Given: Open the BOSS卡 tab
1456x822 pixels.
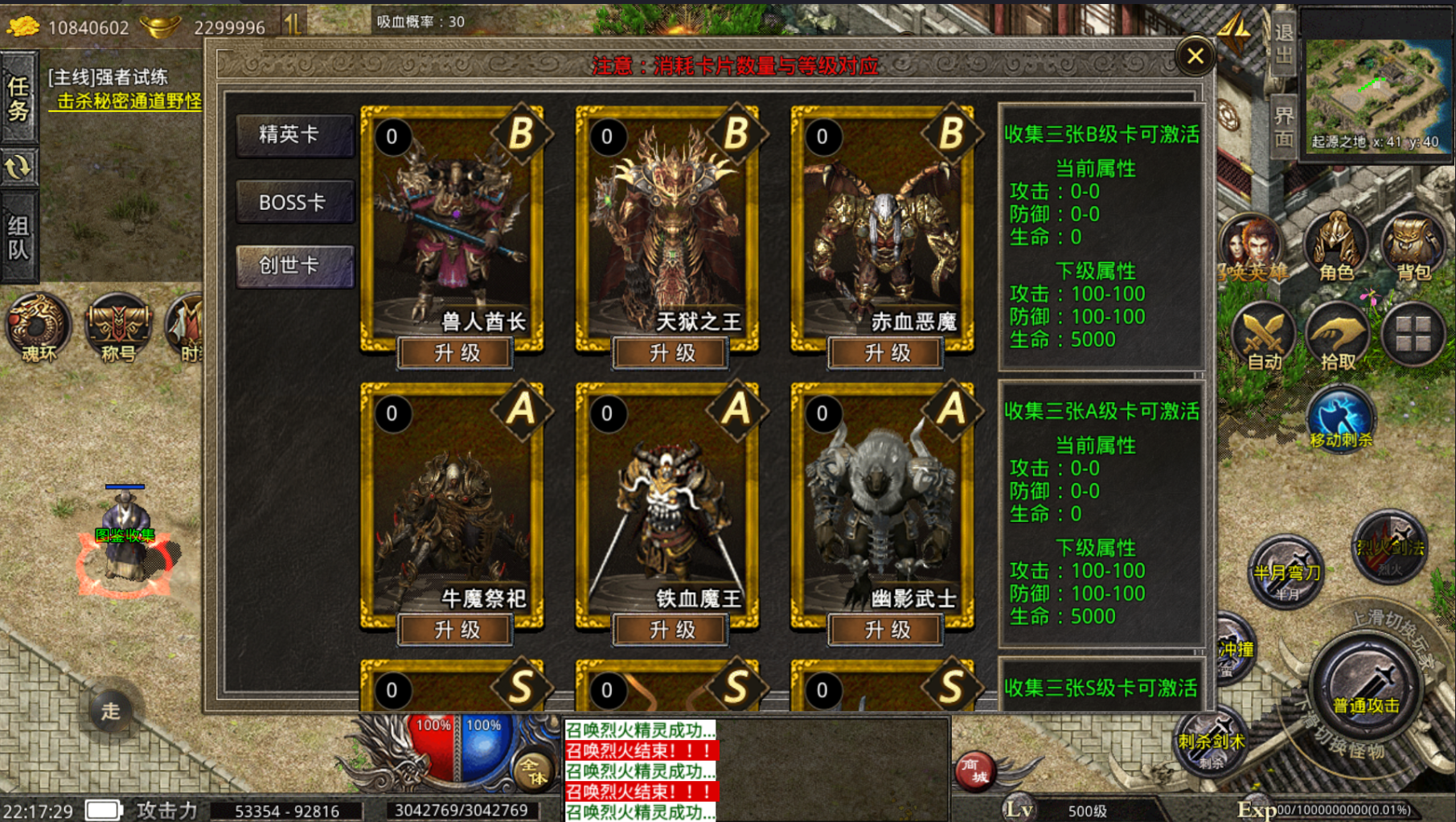Looking at the screenshot, I should pyautogui.click(x=294, y=202).
